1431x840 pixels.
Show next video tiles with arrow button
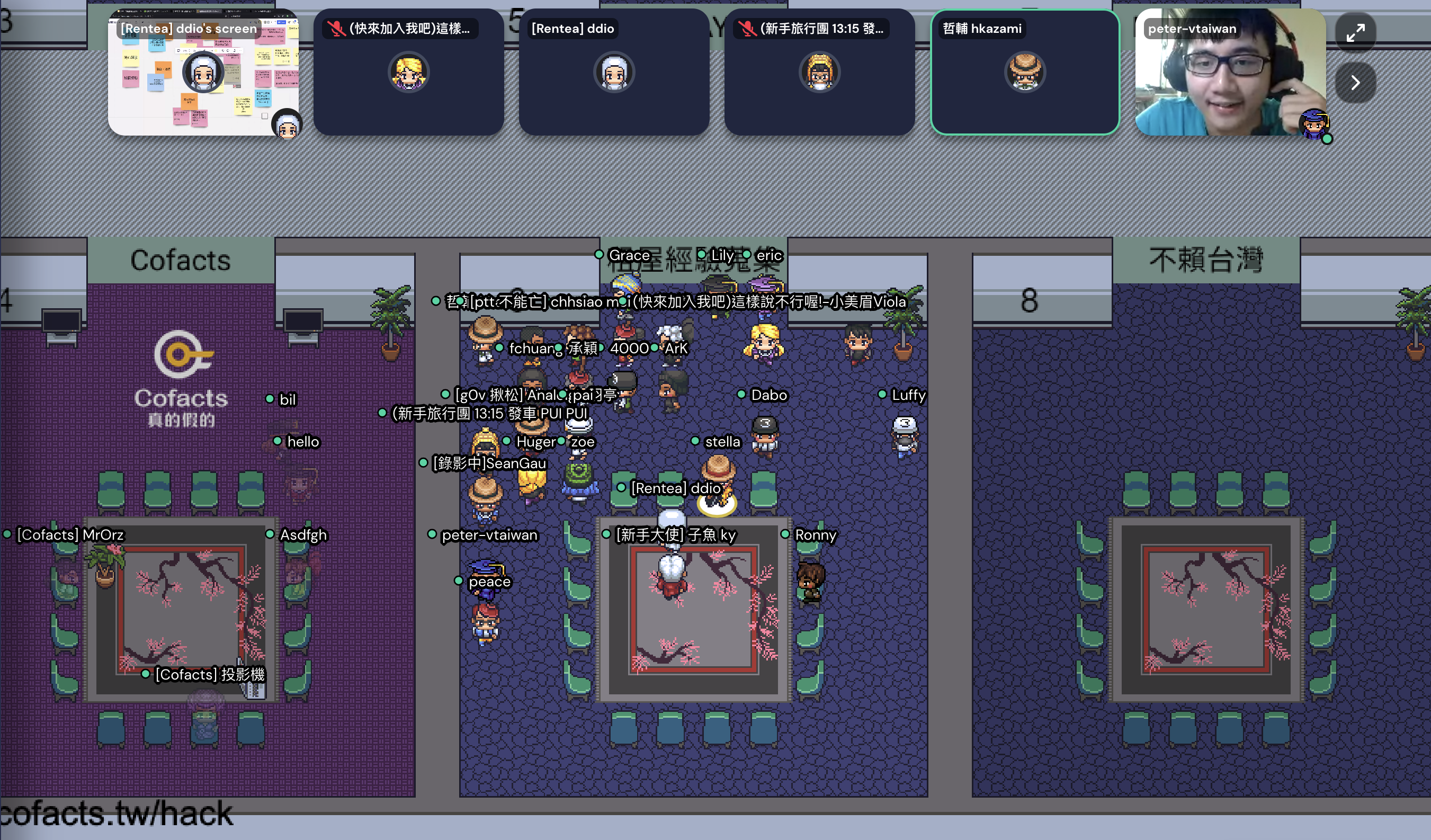1355,83
